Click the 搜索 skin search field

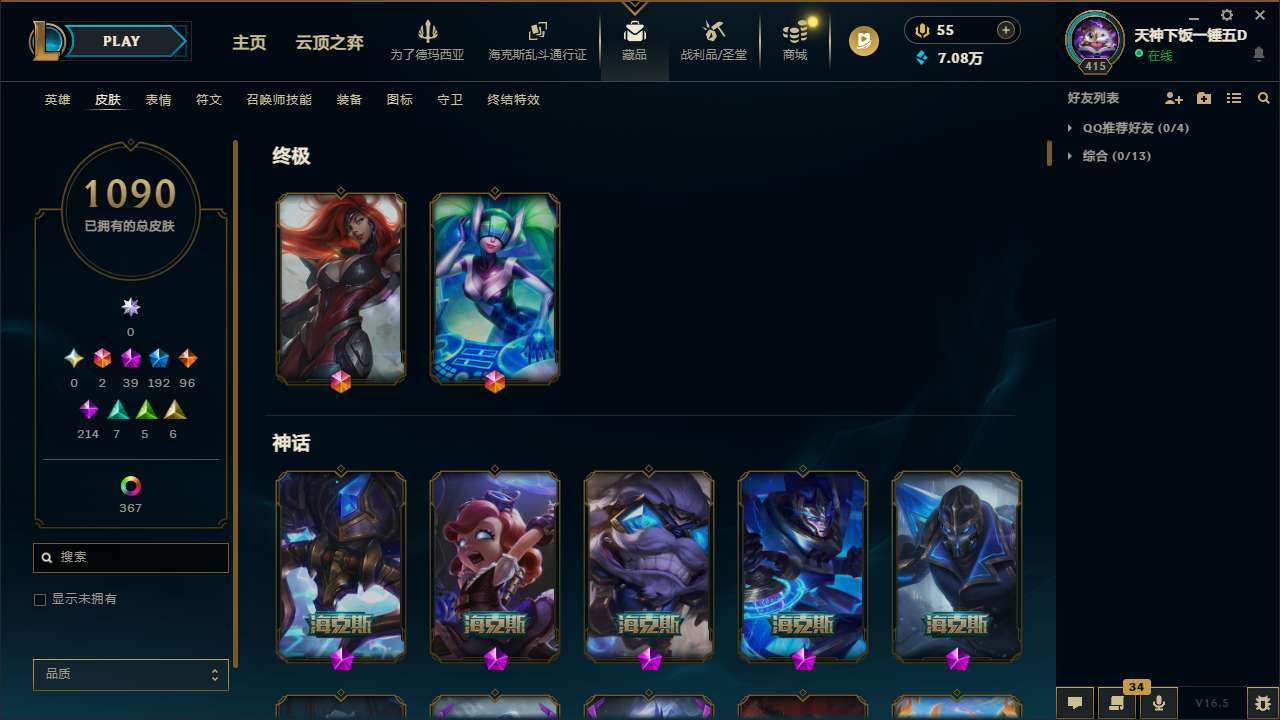(x=130, y=557)
